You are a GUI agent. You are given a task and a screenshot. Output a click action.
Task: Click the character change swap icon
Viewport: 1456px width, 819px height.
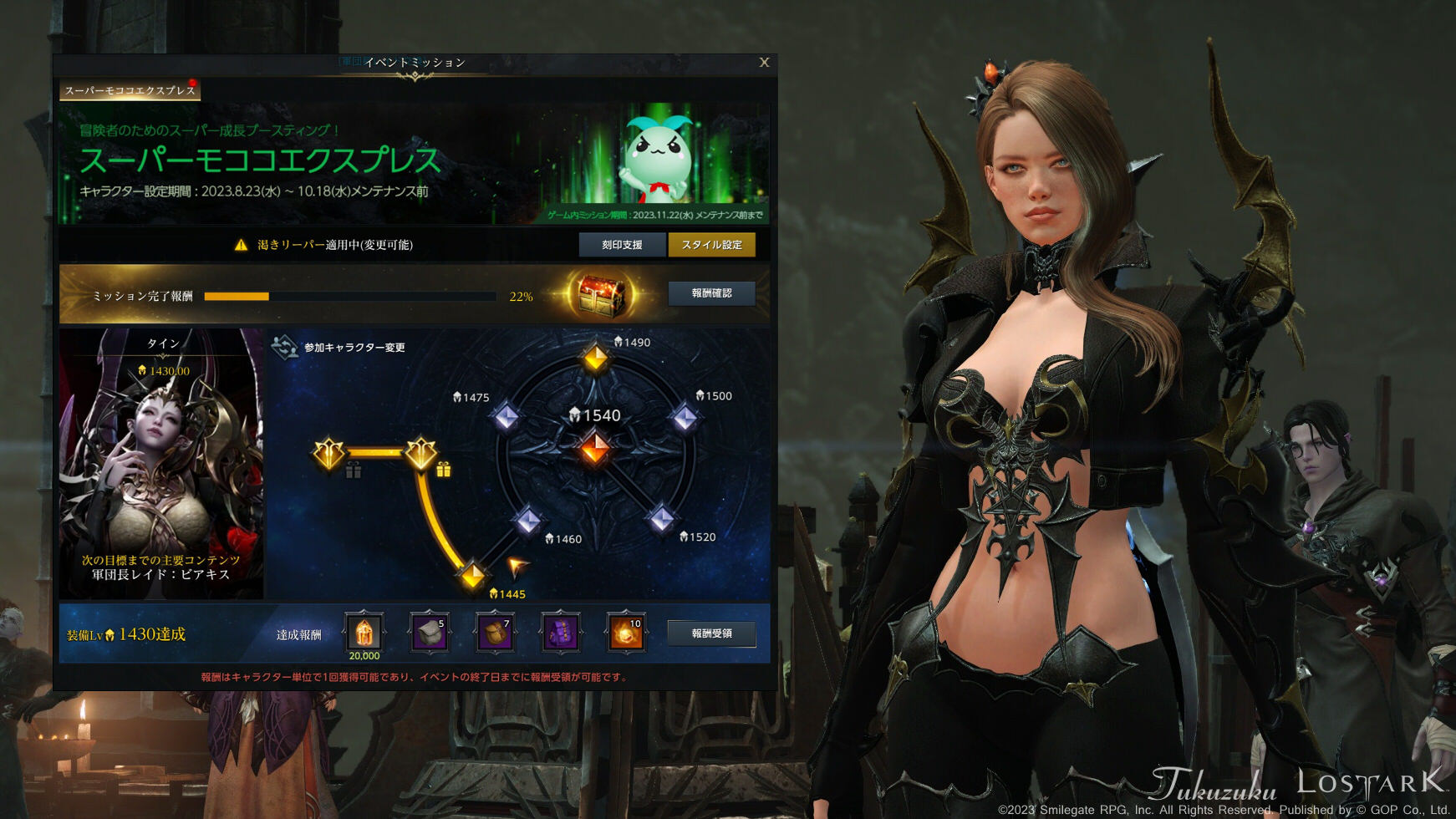click(288, 346)
